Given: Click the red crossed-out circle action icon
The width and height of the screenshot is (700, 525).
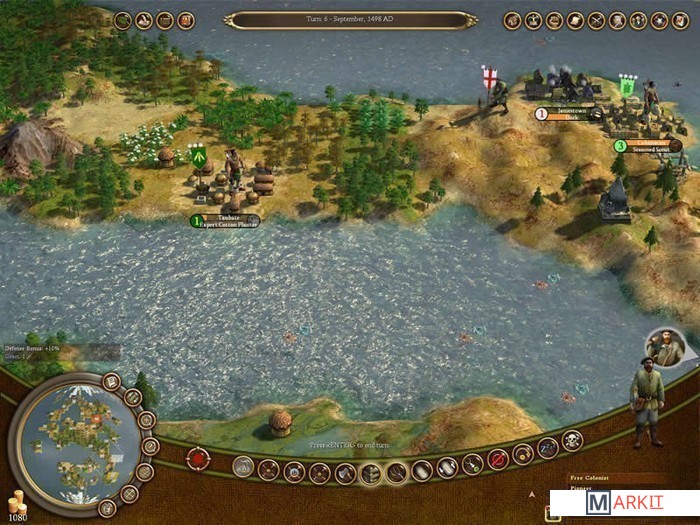Looking at the screenshot, I should tap(497, 460).
